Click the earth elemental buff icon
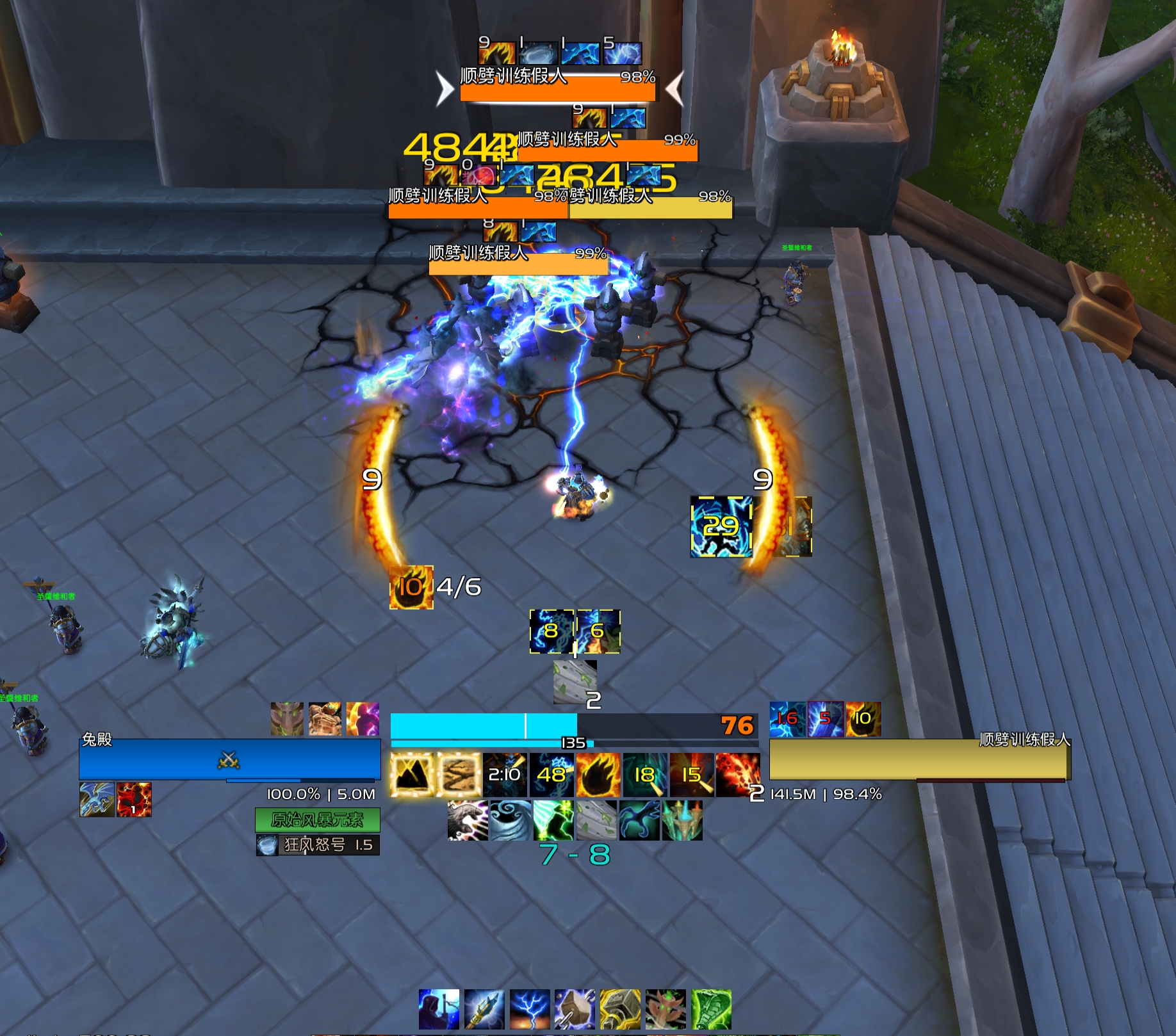This screenshot has height=1036, width=1176. [325, 718]
